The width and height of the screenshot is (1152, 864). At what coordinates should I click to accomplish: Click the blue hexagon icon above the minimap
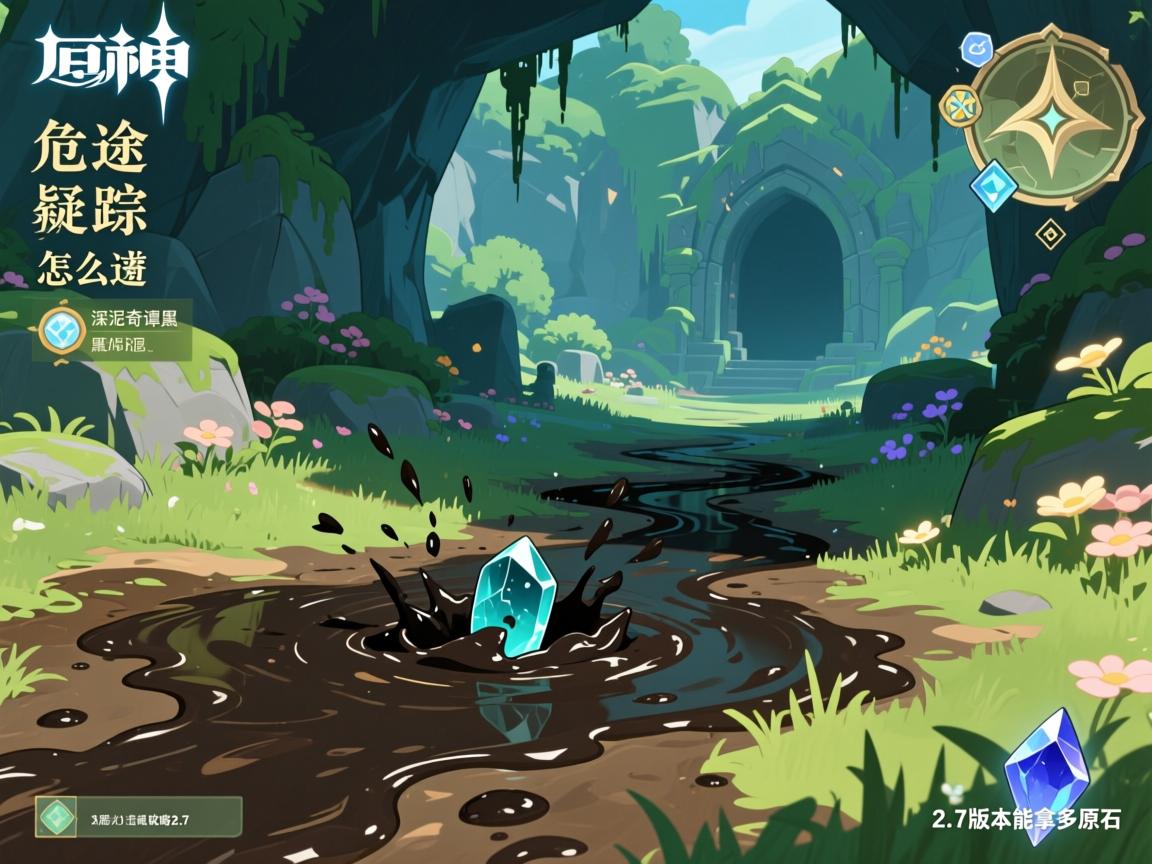click(975, 47)
